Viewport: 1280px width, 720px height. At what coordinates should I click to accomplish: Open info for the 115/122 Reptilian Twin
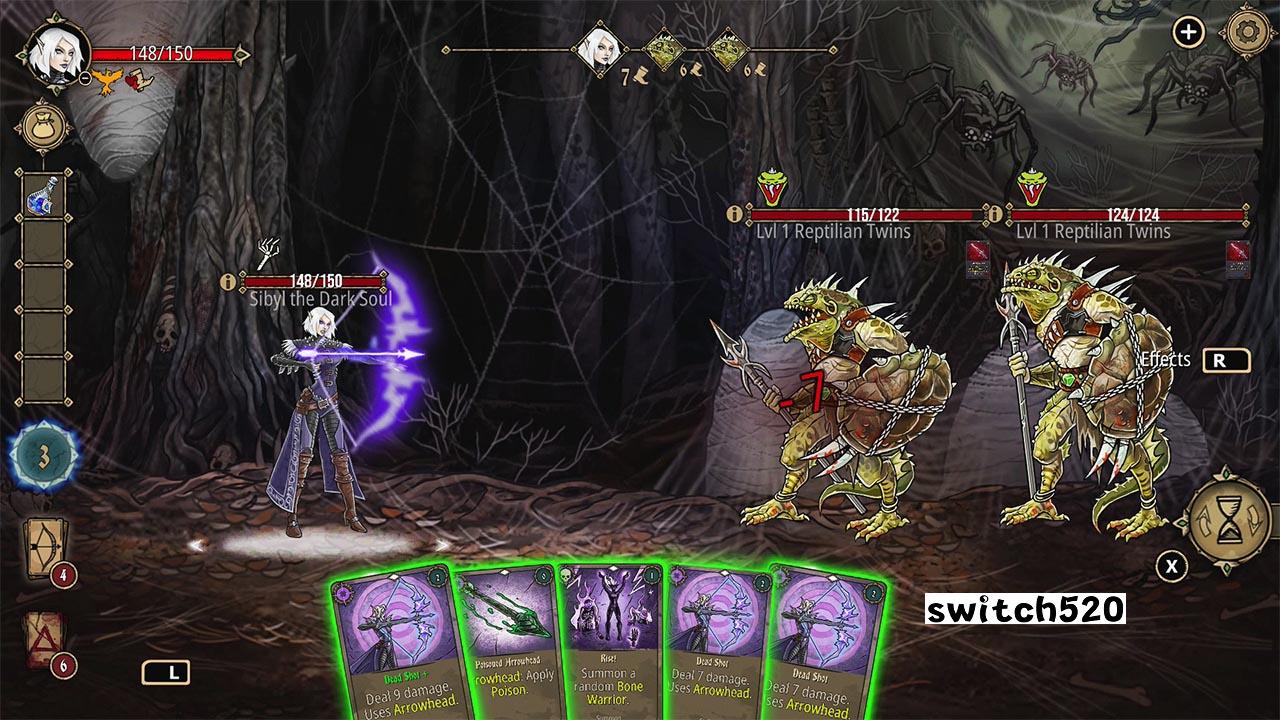pos(735,214)
